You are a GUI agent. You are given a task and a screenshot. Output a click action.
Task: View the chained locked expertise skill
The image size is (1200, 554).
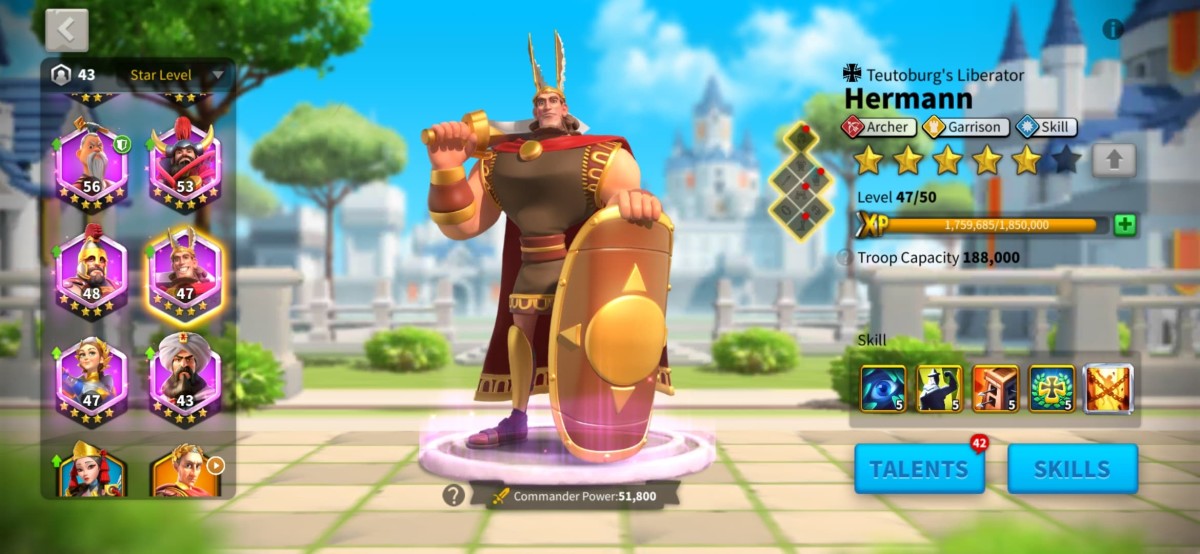point(1109,389)
